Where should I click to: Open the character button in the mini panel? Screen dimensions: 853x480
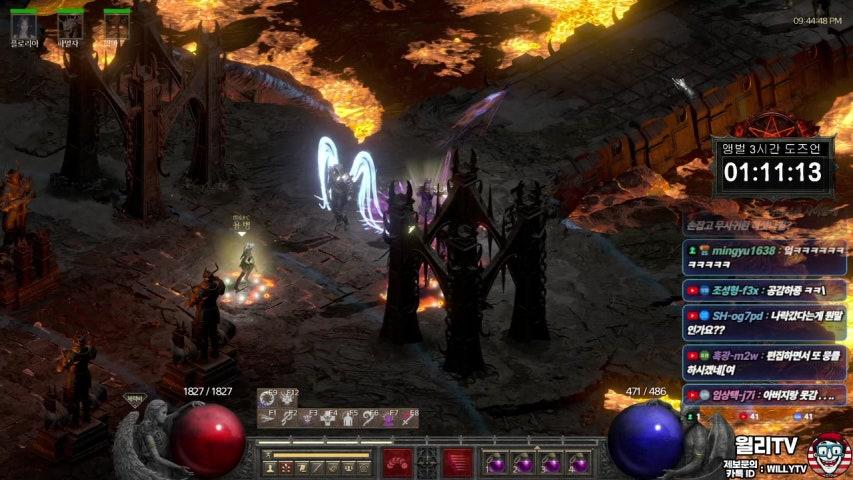tap(270, 467)
